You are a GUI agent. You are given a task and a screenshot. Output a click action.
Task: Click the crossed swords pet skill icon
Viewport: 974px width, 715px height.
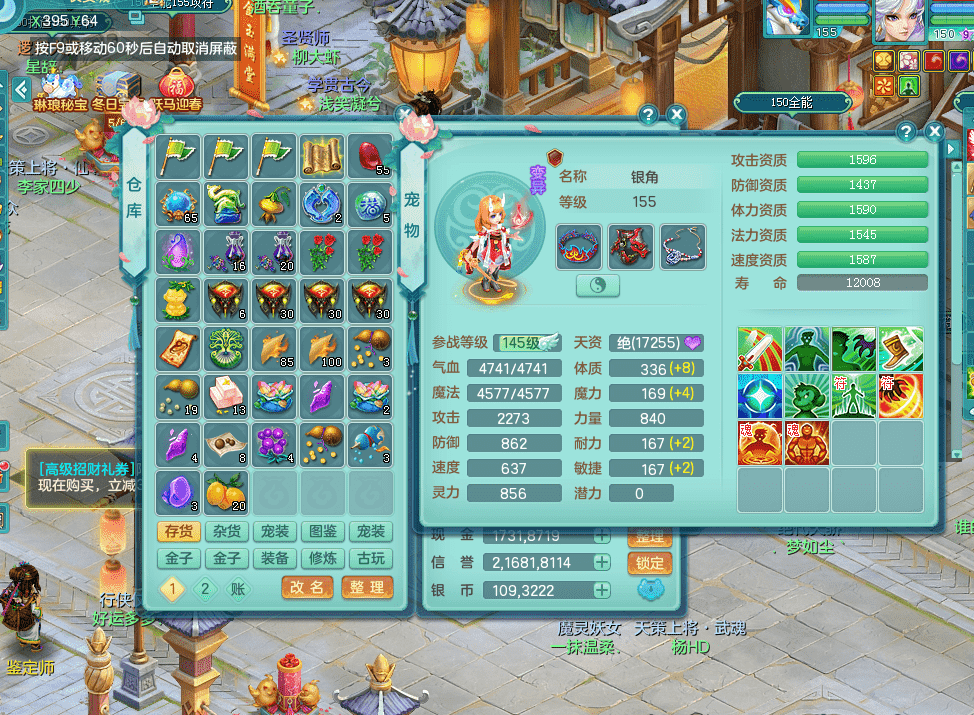(760, 349)
